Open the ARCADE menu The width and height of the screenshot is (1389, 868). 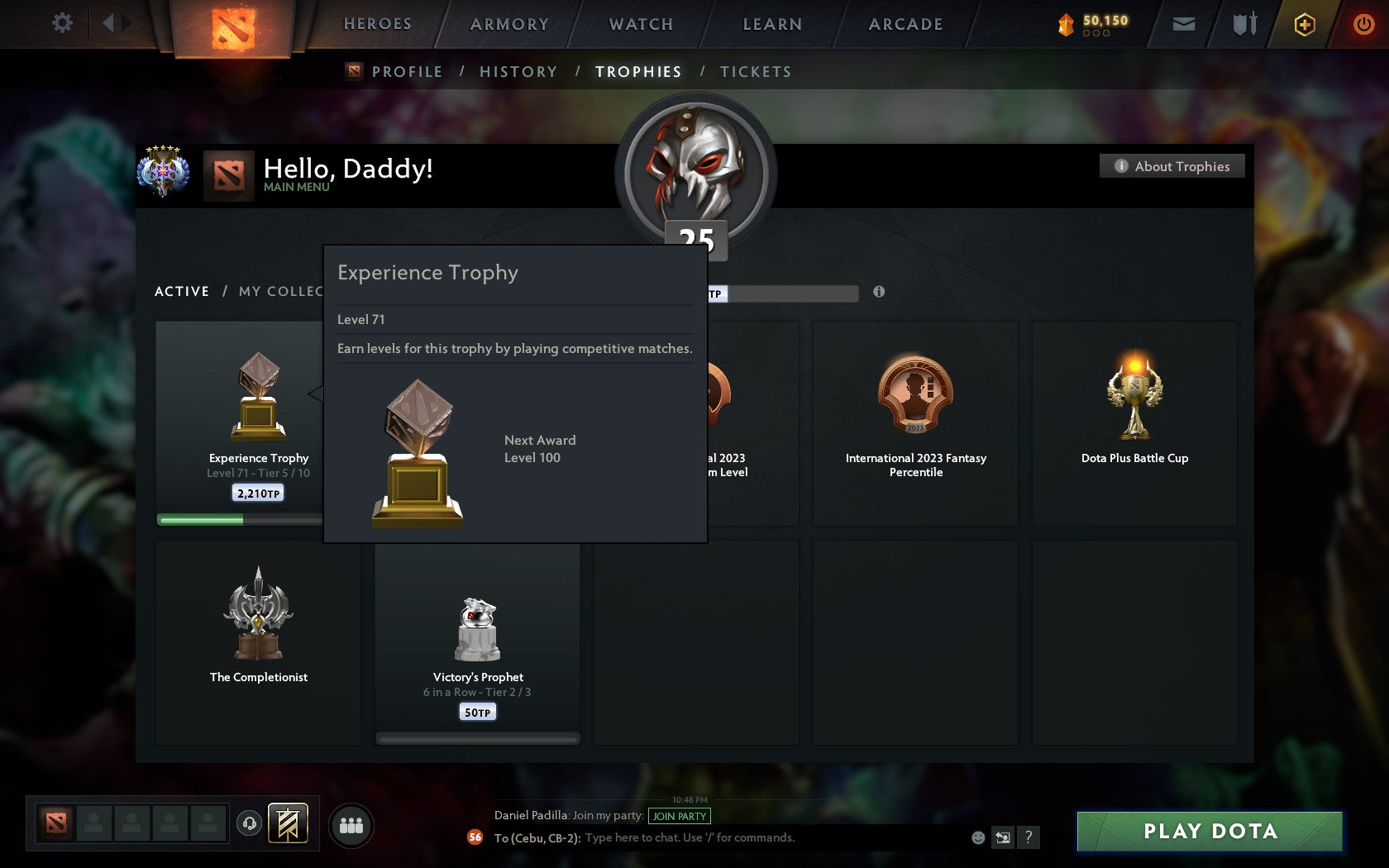905,24
